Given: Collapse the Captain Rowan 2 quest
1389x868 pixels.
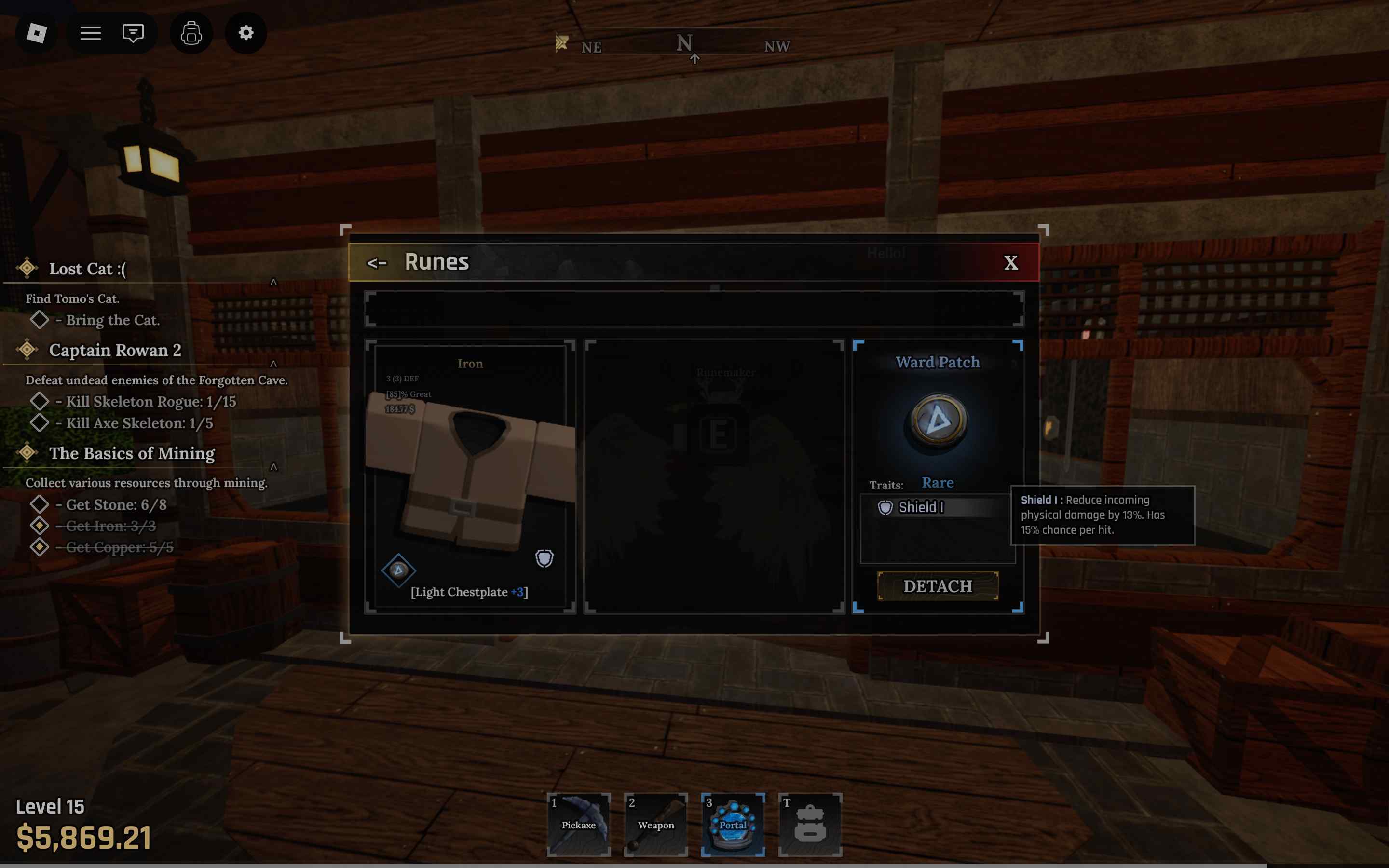Looking at the screenshot, I should pyautogui.click(x=273, y=364).
